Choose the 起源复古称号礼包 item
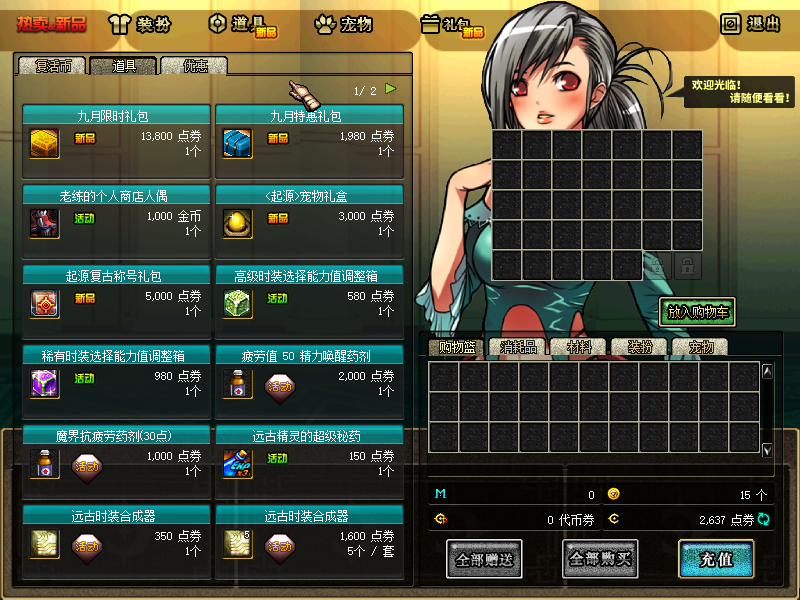This screenshot has height=600, width=800. (x=45, y=302)
